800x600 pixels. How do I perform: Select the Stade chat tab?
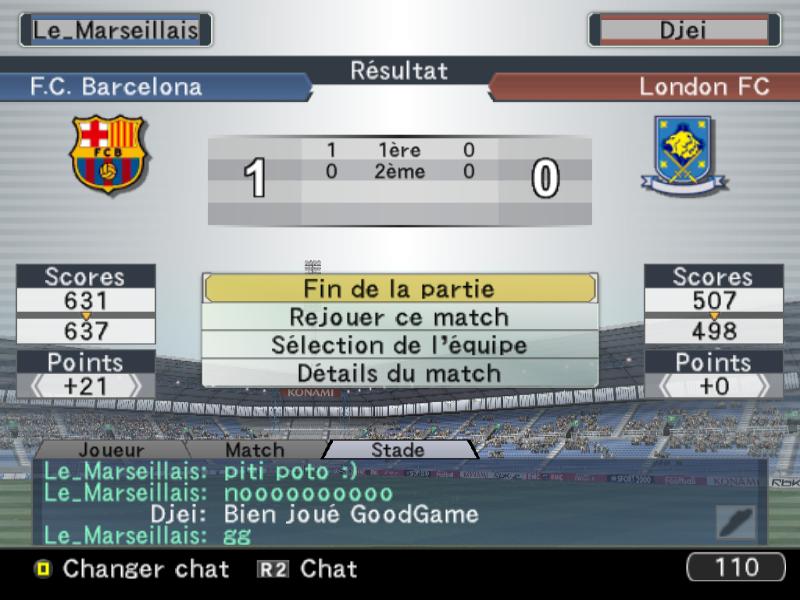tap(398, 450)
